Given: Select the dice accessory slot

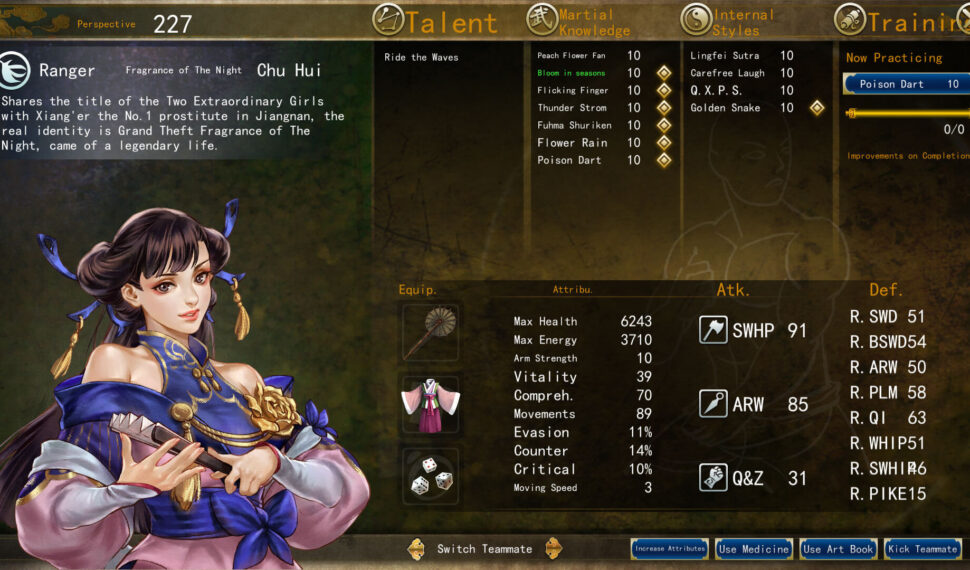Looking at the screenshot, I should pos(431,475).
